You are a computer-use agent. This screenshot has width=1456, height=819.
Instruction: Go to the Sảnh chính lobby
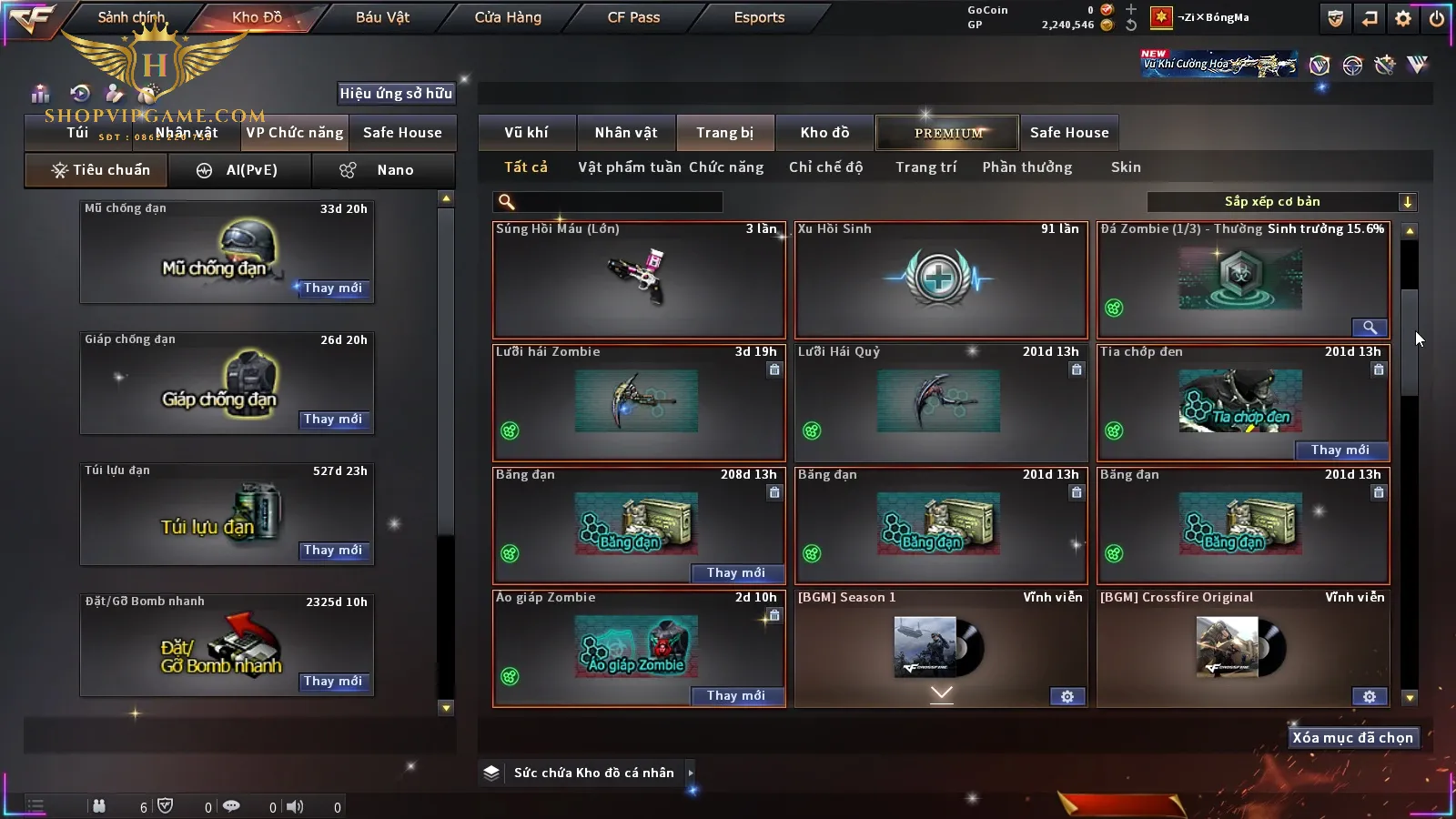click(131, 17)
